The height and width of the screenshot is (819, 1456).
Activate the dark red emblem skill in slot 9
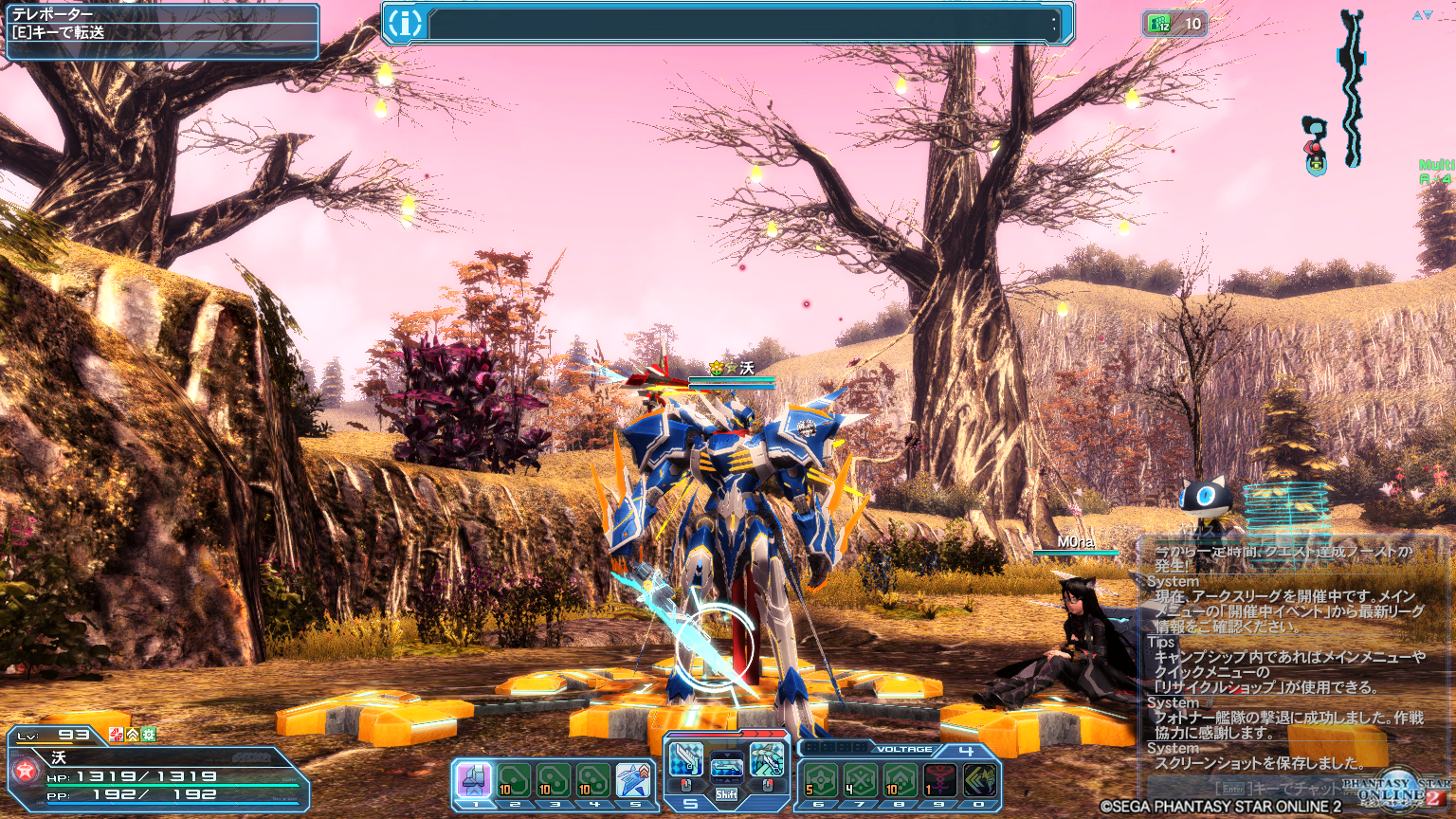click(x=939, y=780)
